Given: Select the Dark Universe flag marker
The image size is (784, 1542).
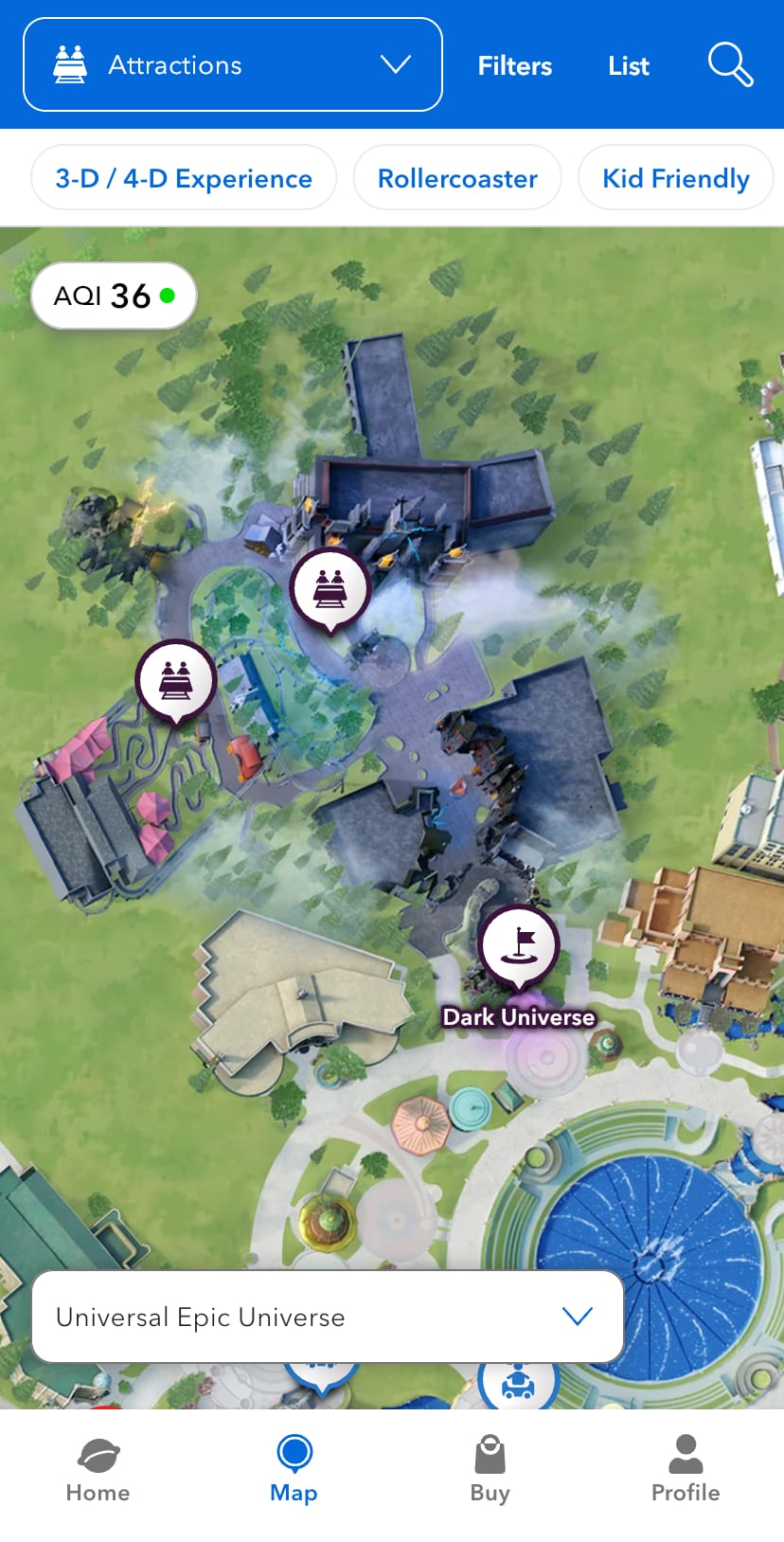Looking at the screenshot, I should click(519, 945).
